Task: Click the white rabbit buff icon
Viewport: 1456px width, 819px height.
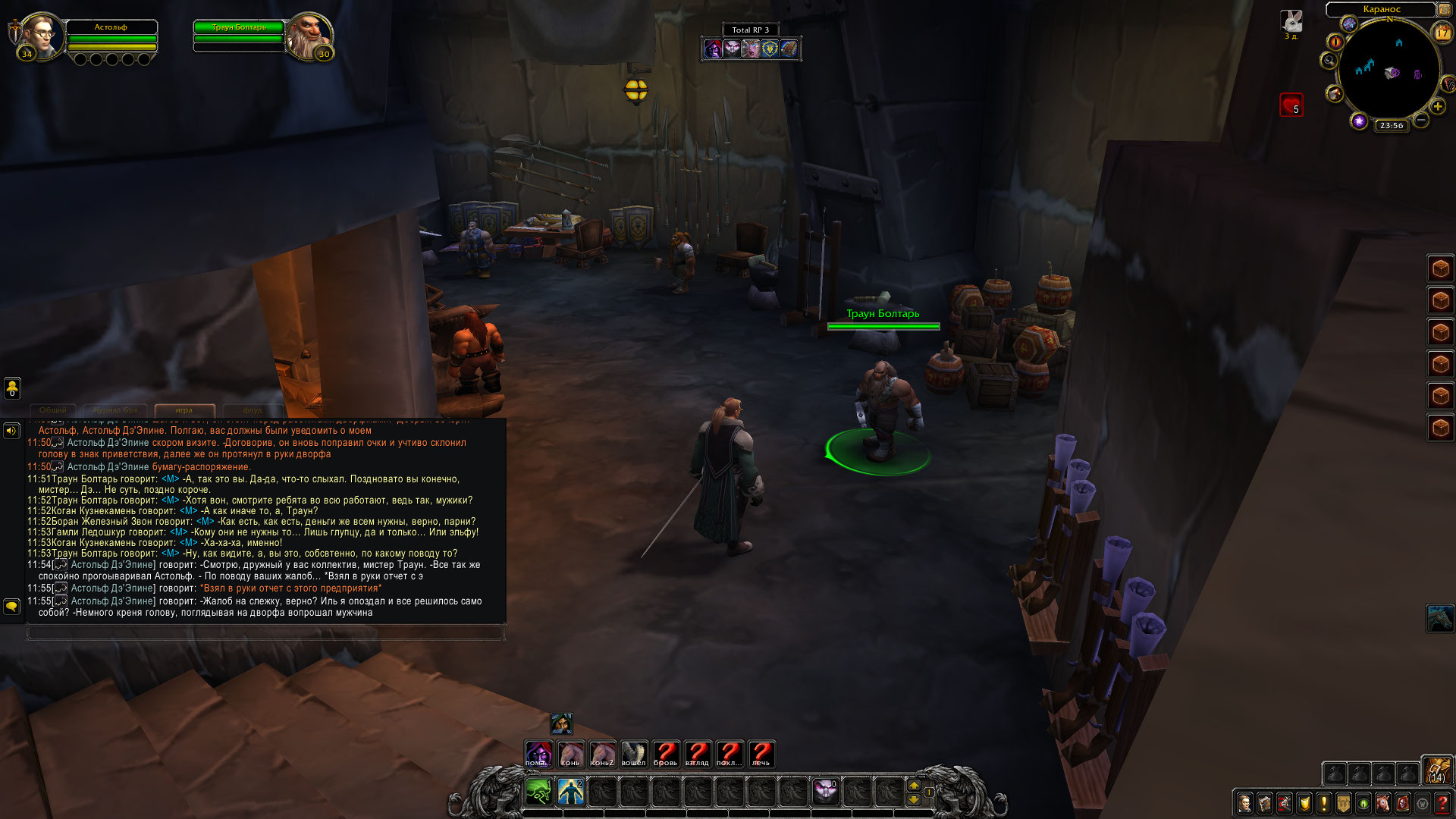Action: (1291, 21)
